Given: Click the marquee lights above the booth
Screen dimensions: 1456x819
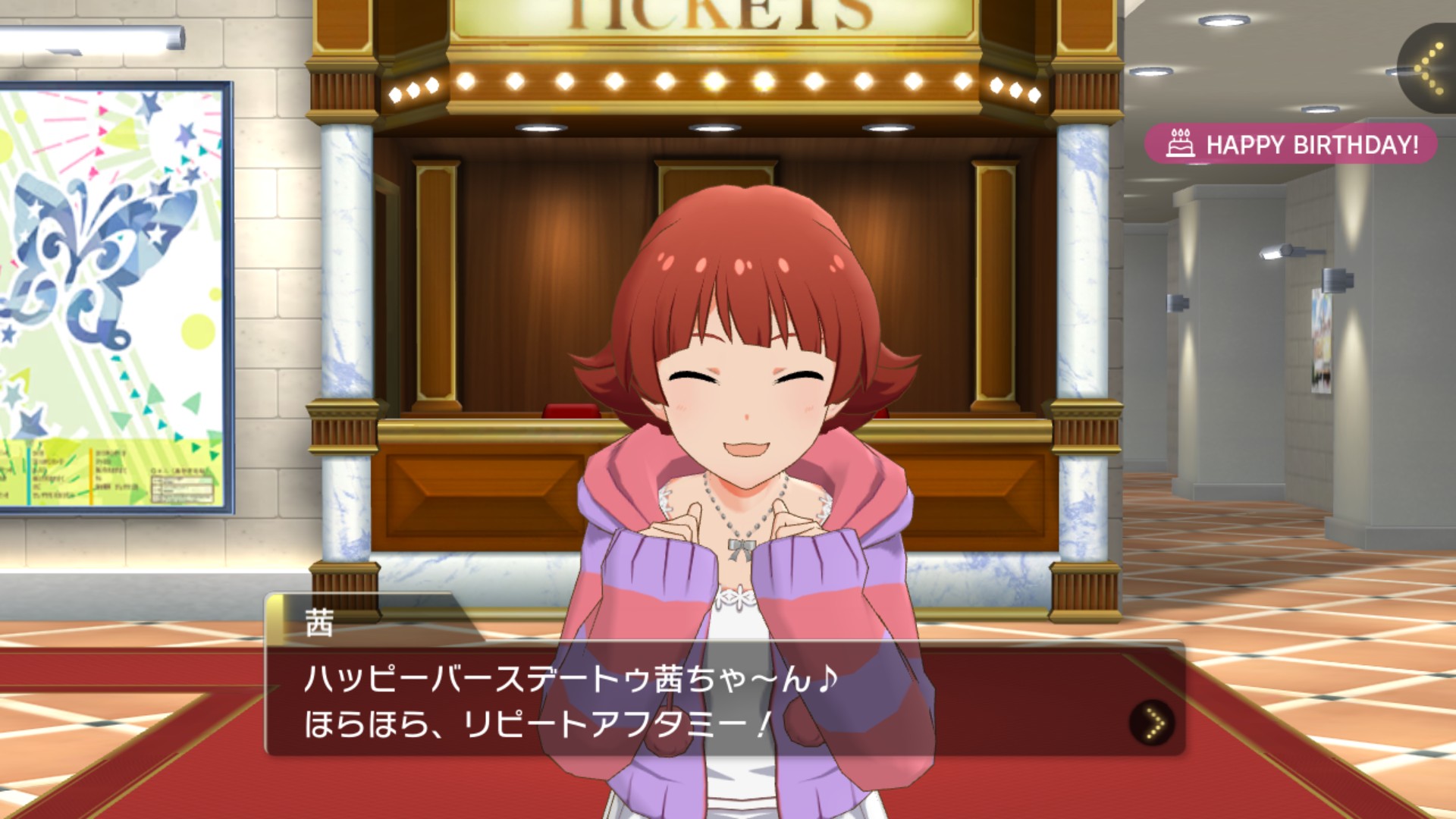Looking at the screenshot, I should point(720,83).
